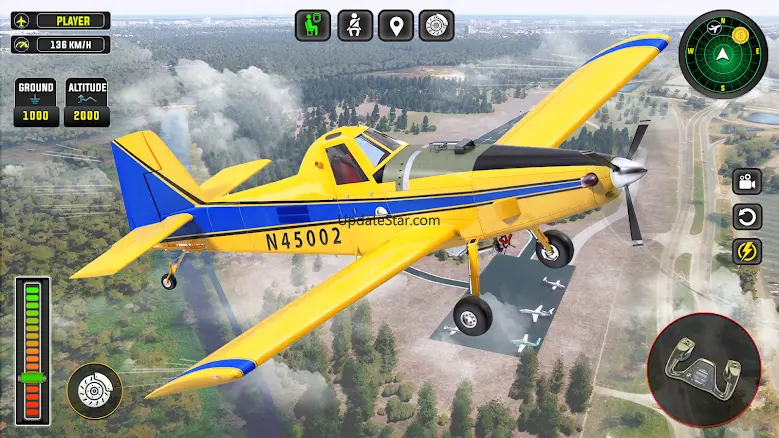Toggle the seatbelt button
This screenshot has height=438, width=779.
point(354,25)
